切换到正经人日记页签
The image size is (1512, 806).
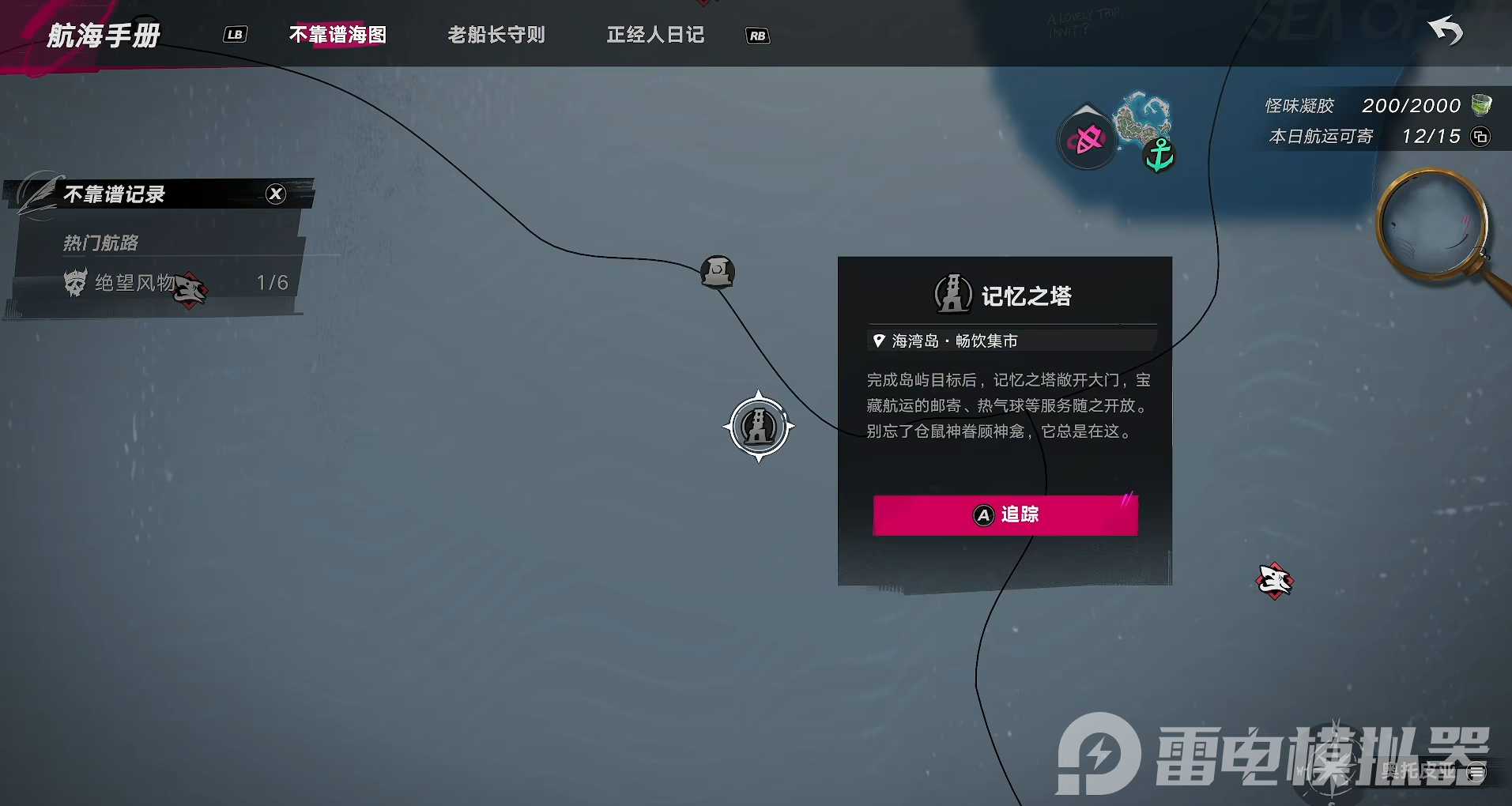pos(654,34)
